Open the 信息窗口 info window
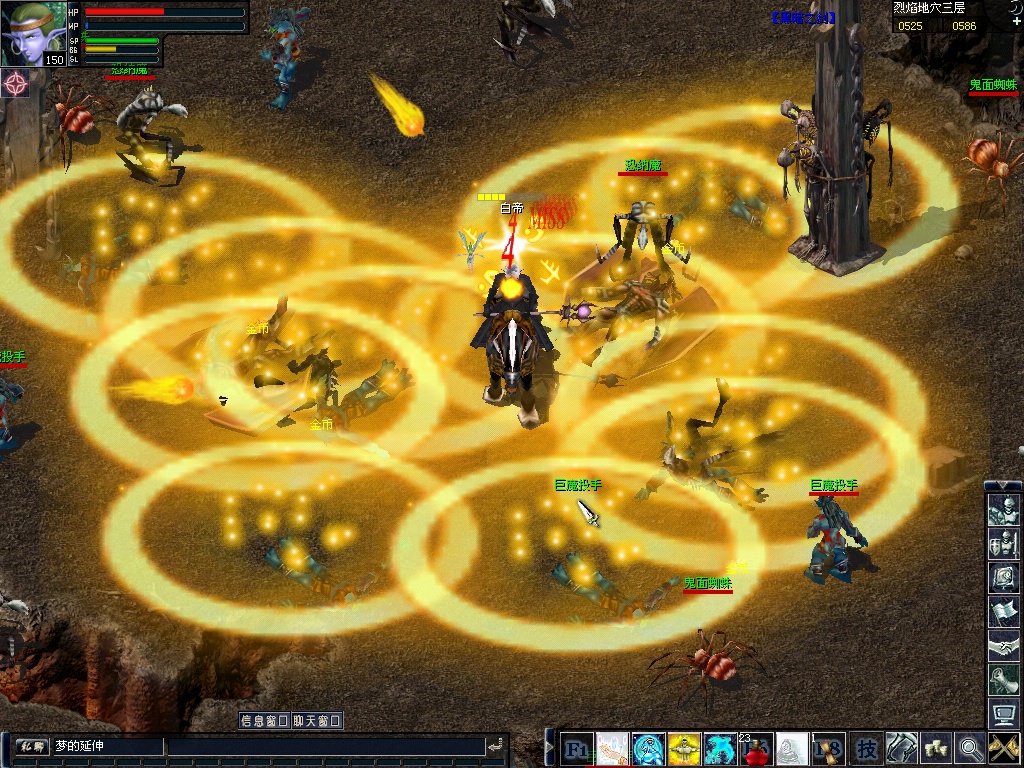Viewport: 1024px width, 768px height. pos(264,720)
